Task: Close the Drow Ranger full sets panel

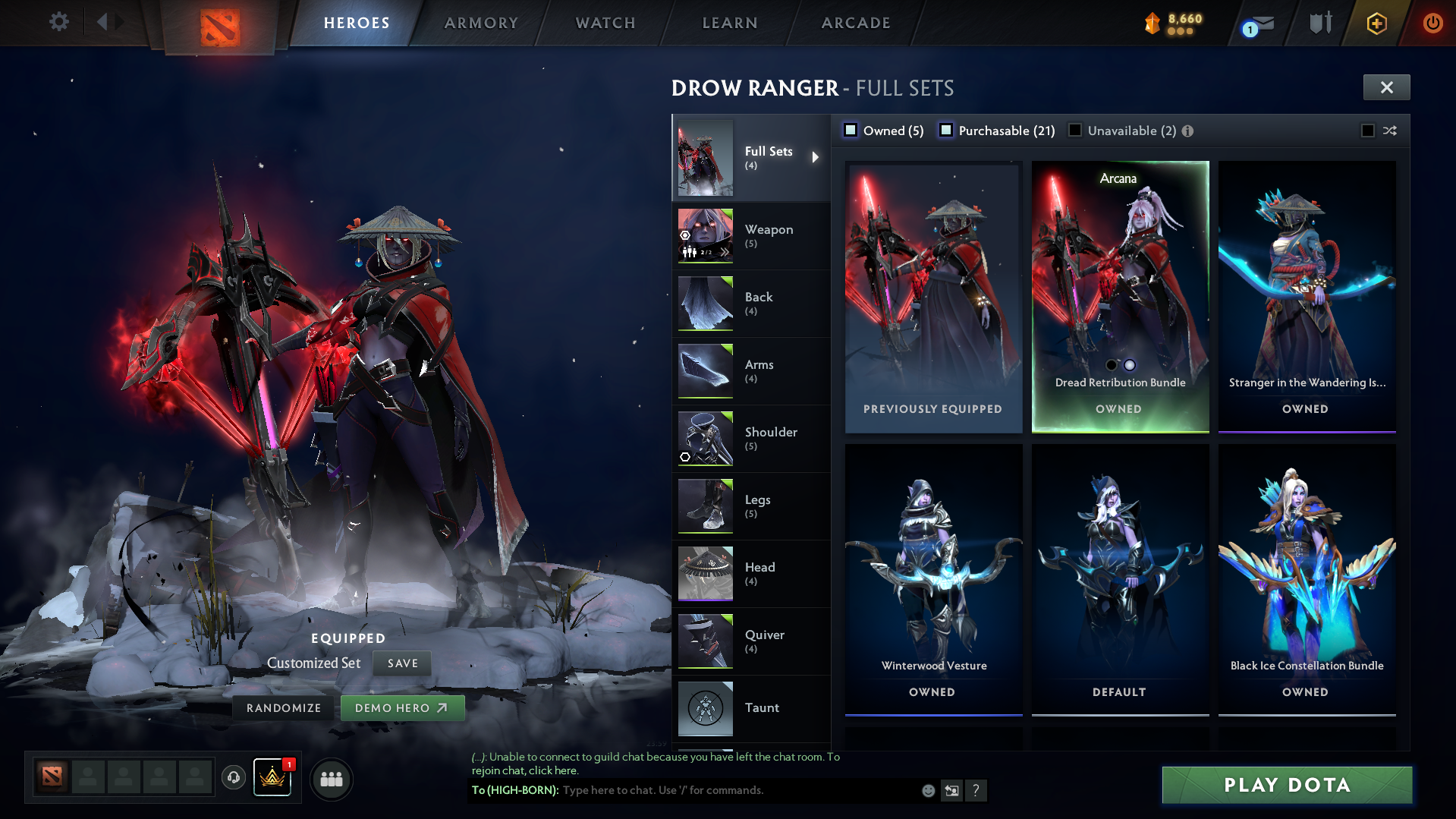Action: (x=1386, y=87)
